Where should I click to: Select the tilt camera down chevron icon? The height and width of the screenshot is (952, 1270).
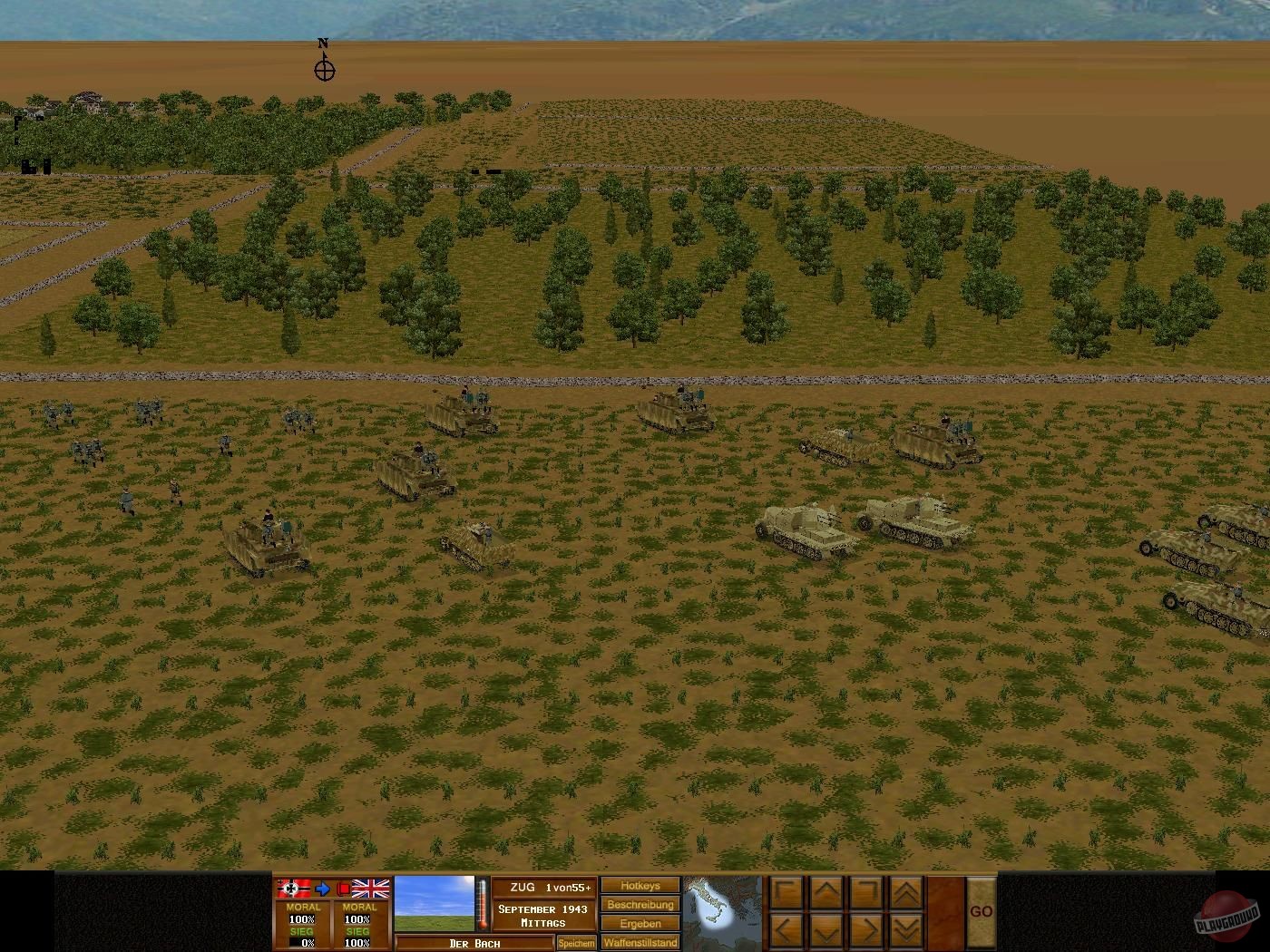[825, 929]
